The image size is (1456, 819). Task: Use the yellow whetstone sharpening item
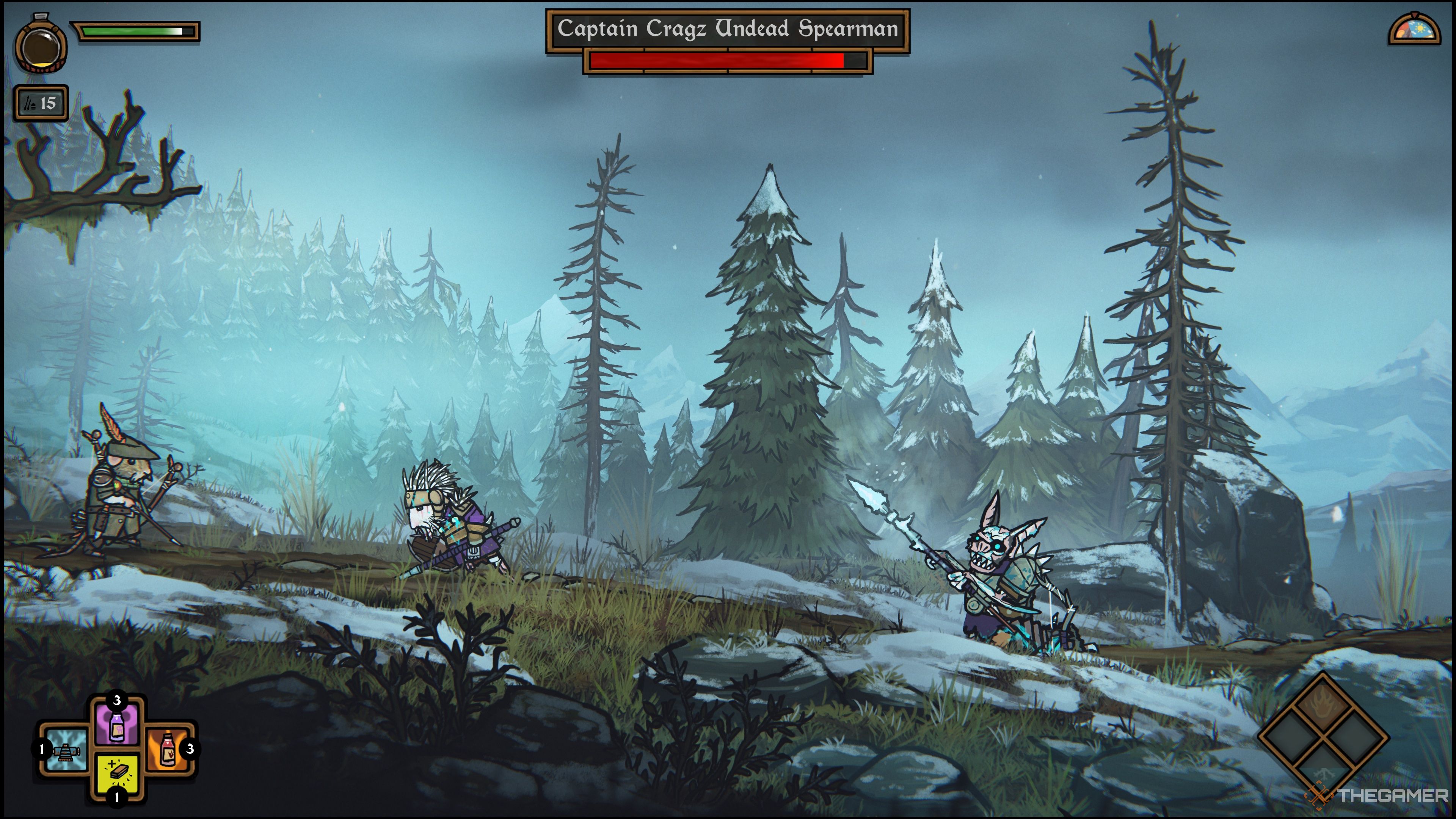click(117, 773)
